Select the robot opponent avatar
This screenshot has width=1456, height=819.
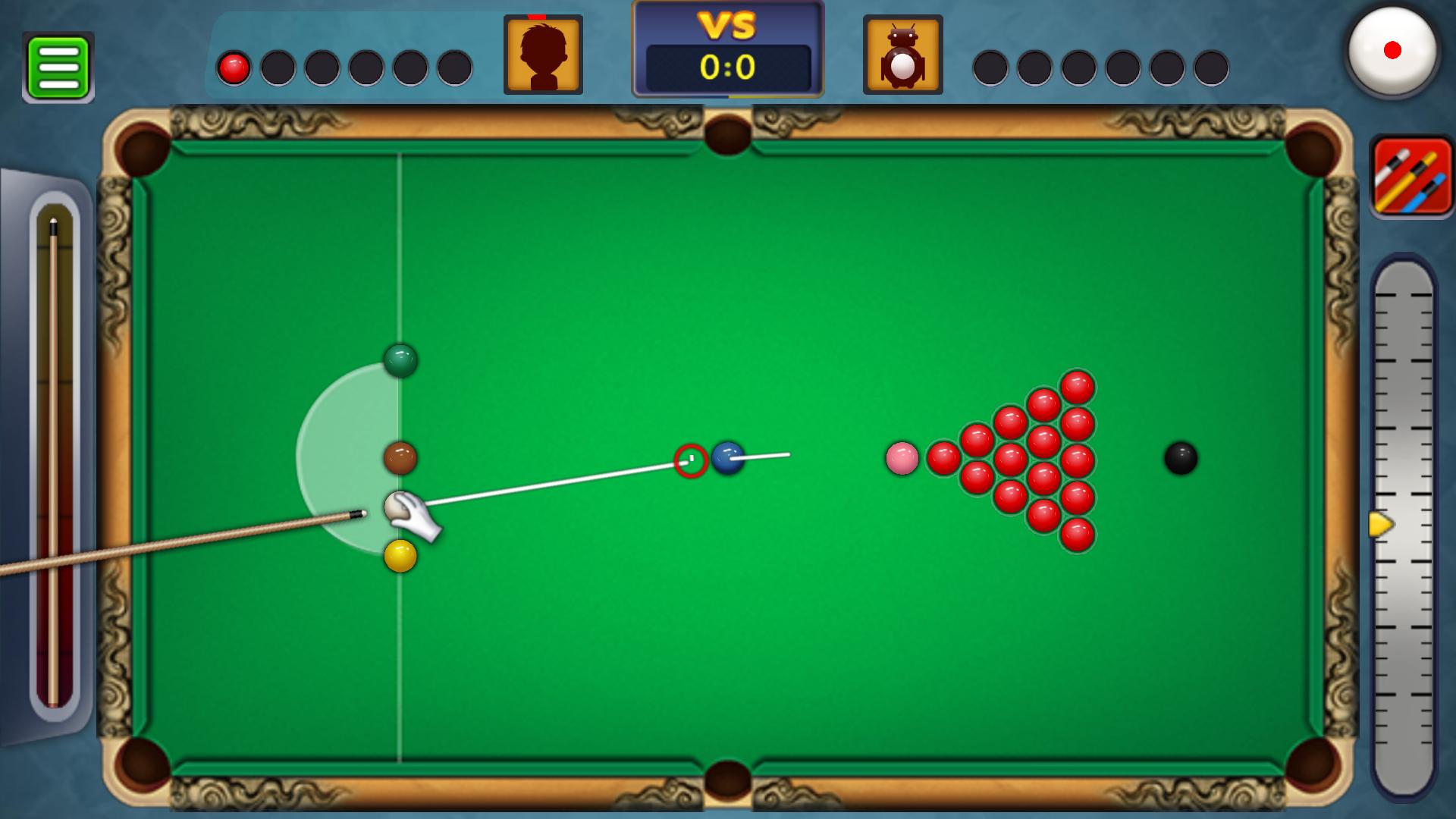tap(902, 54)
